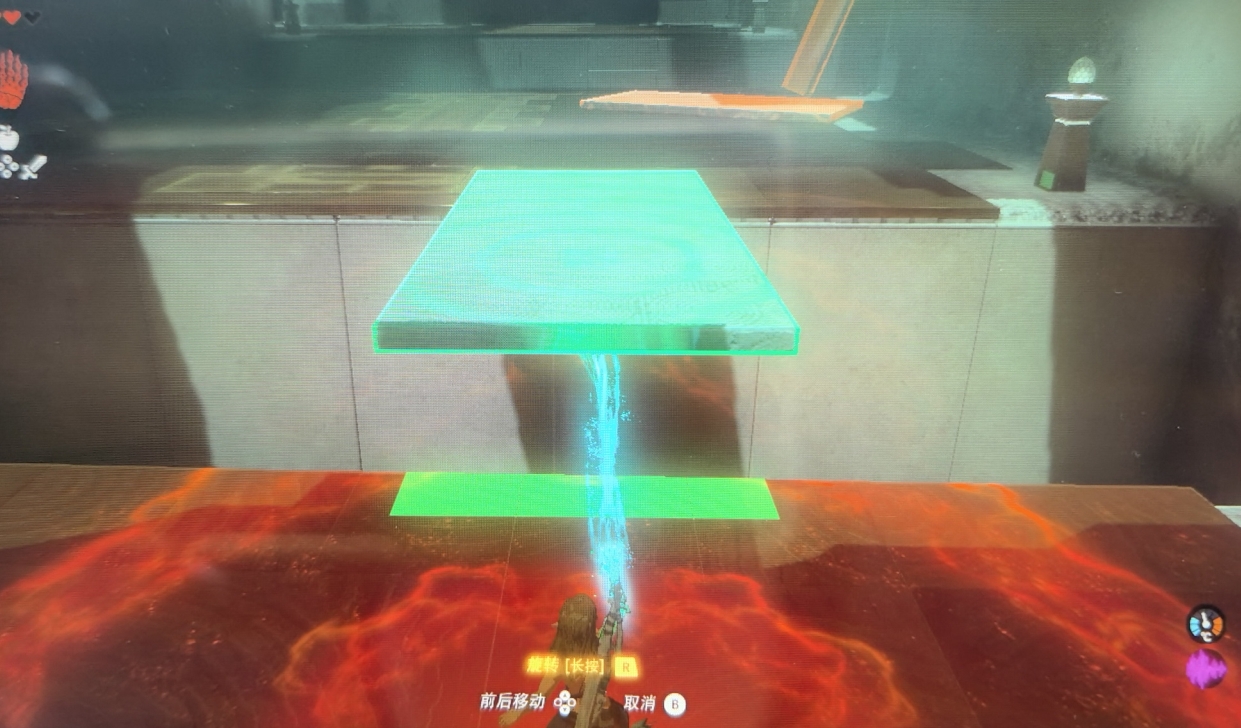
Task: Select the red Ultrahand ability icon
Action: pos(12,80)
